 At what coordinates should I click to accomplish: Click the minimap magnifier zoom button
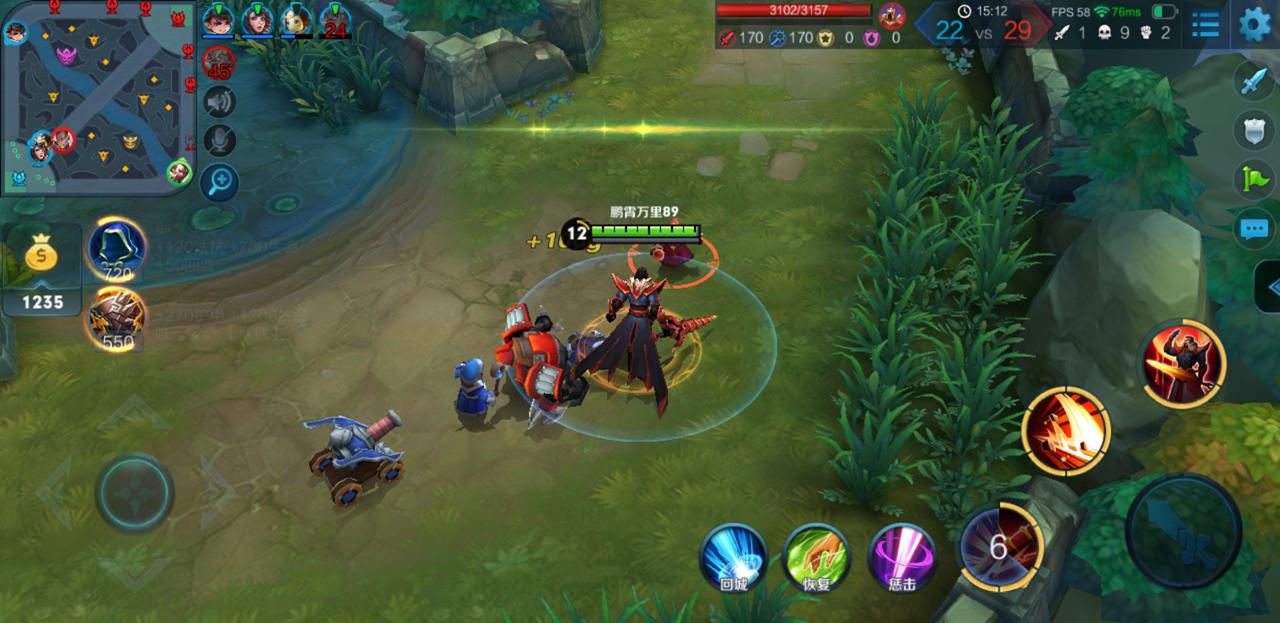[219, 182]
